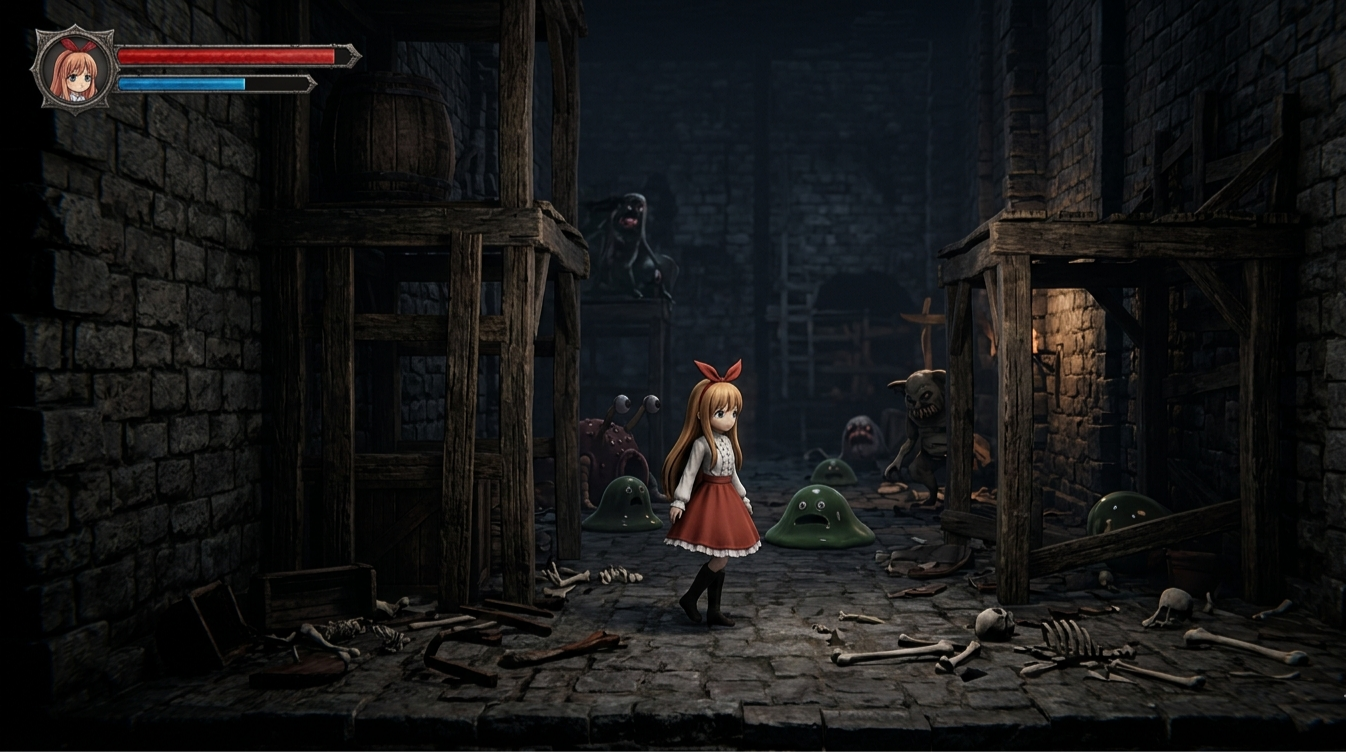Screen dimensions: 1346x752
Task: Click the blue mana bar
Action: (x=180, y=84)
